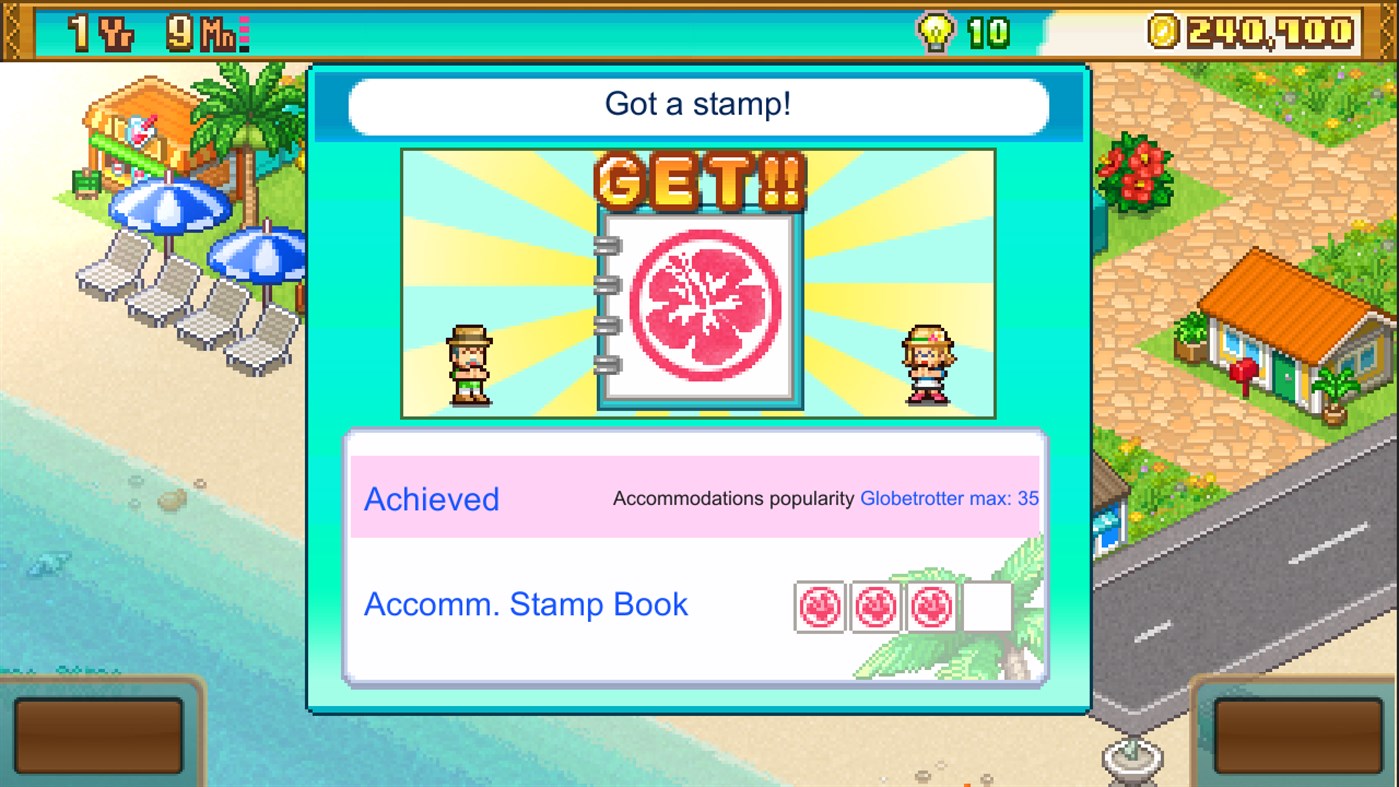The width and height of the screenshot is (1399, 787).
Task: Click the Globetrotter max: 35 link
Action: (948, 498)
